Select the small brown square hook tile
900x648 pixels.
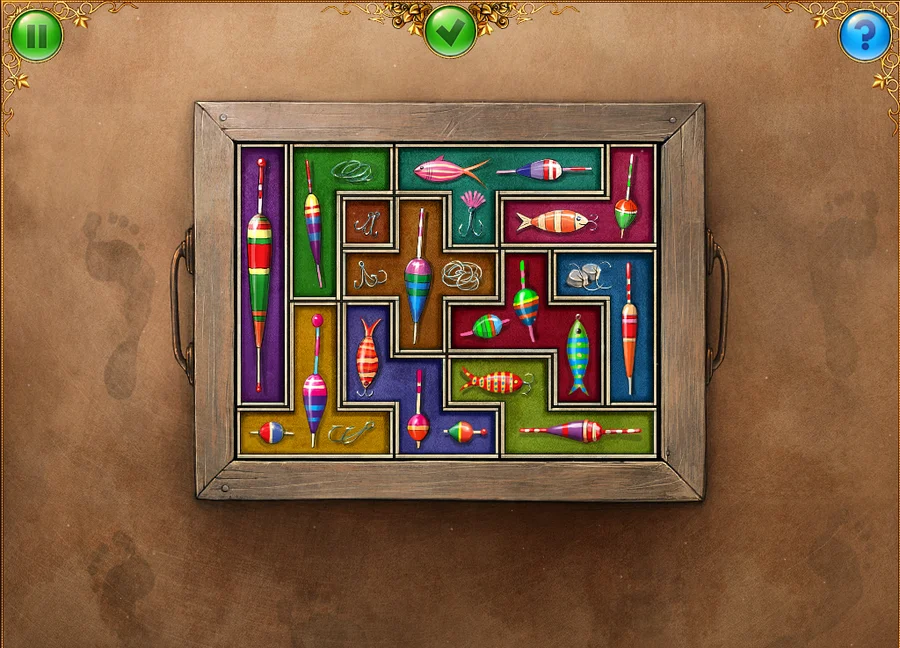pyautogui.click(x=368, y=221)
